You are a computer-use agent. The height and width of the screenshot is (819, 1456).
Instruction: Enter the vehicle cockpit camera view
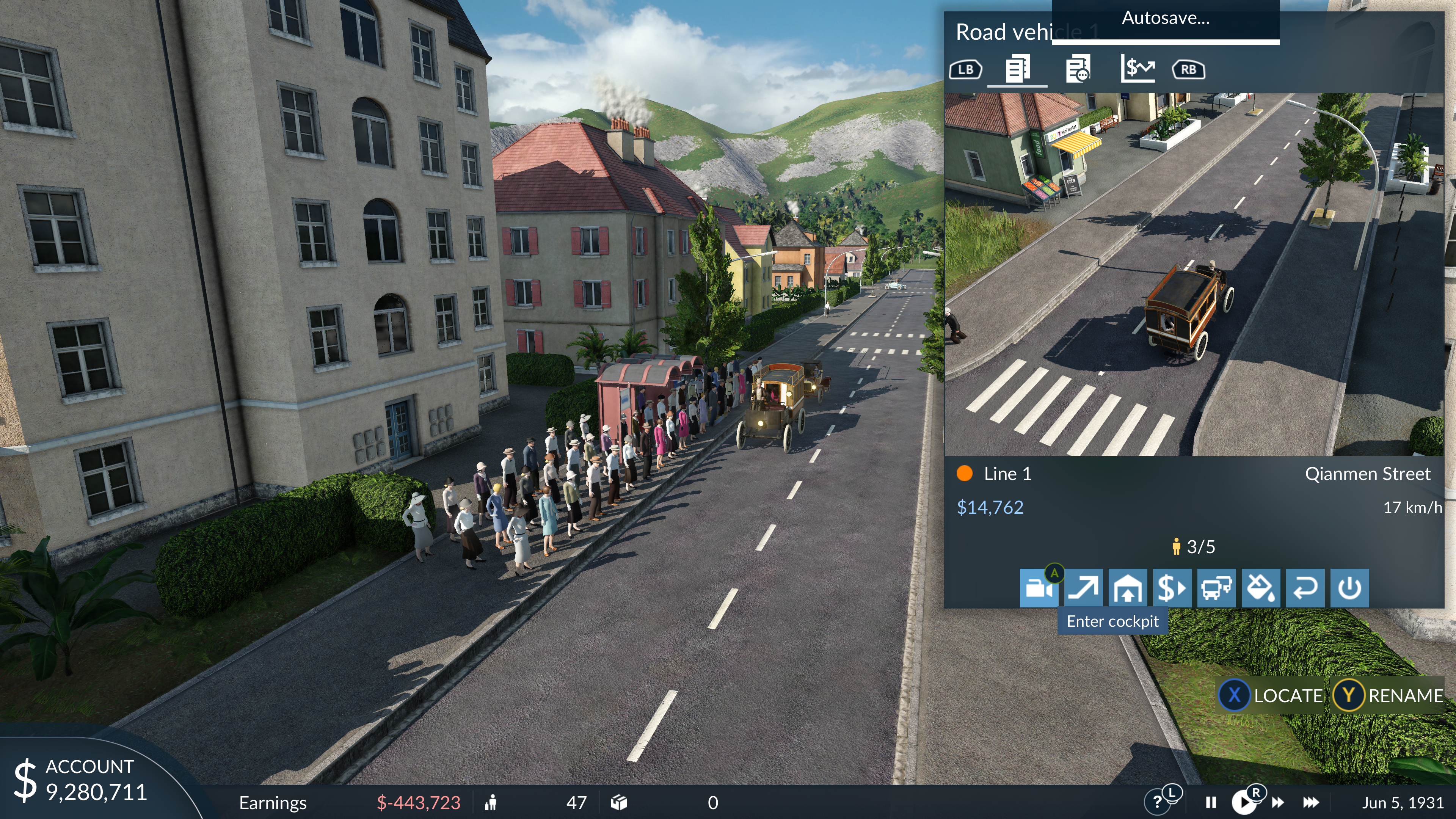click(x=1038, y=588)
